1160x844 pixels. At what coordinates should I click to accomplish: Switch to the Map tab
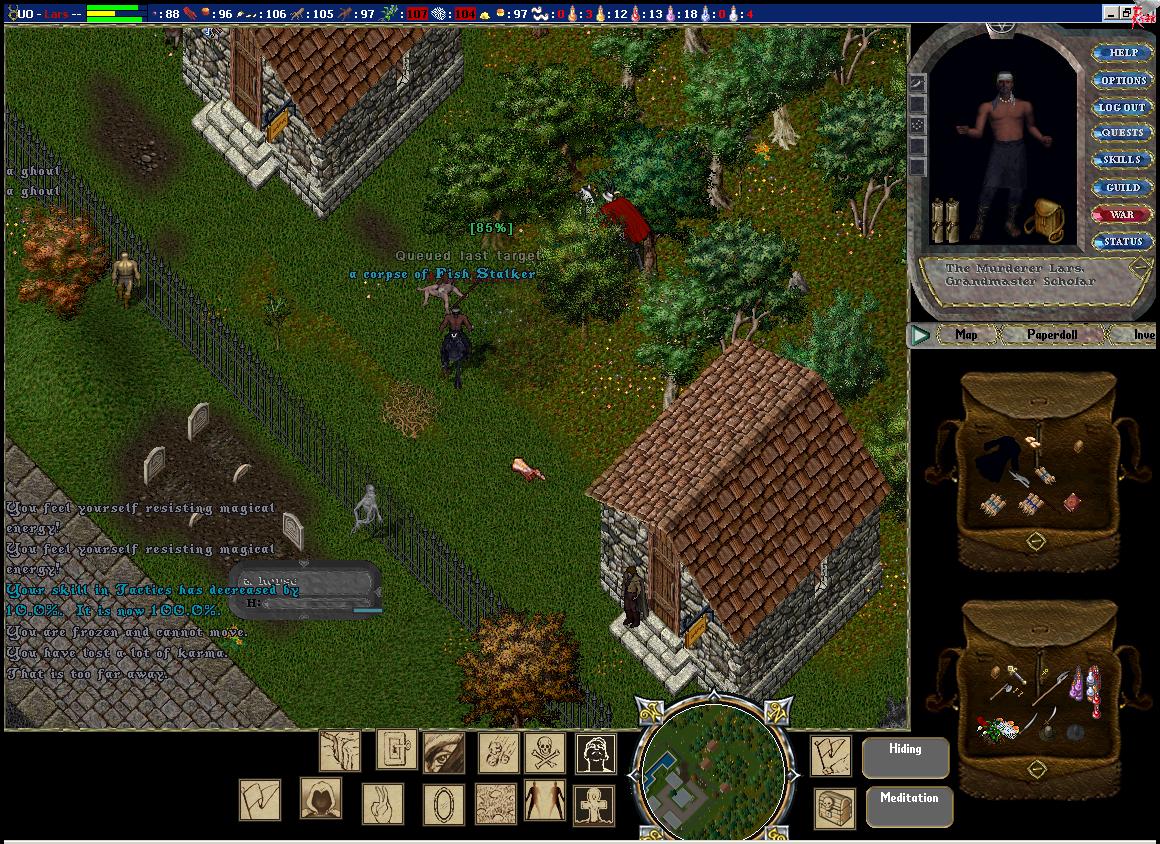coord(966,335)
